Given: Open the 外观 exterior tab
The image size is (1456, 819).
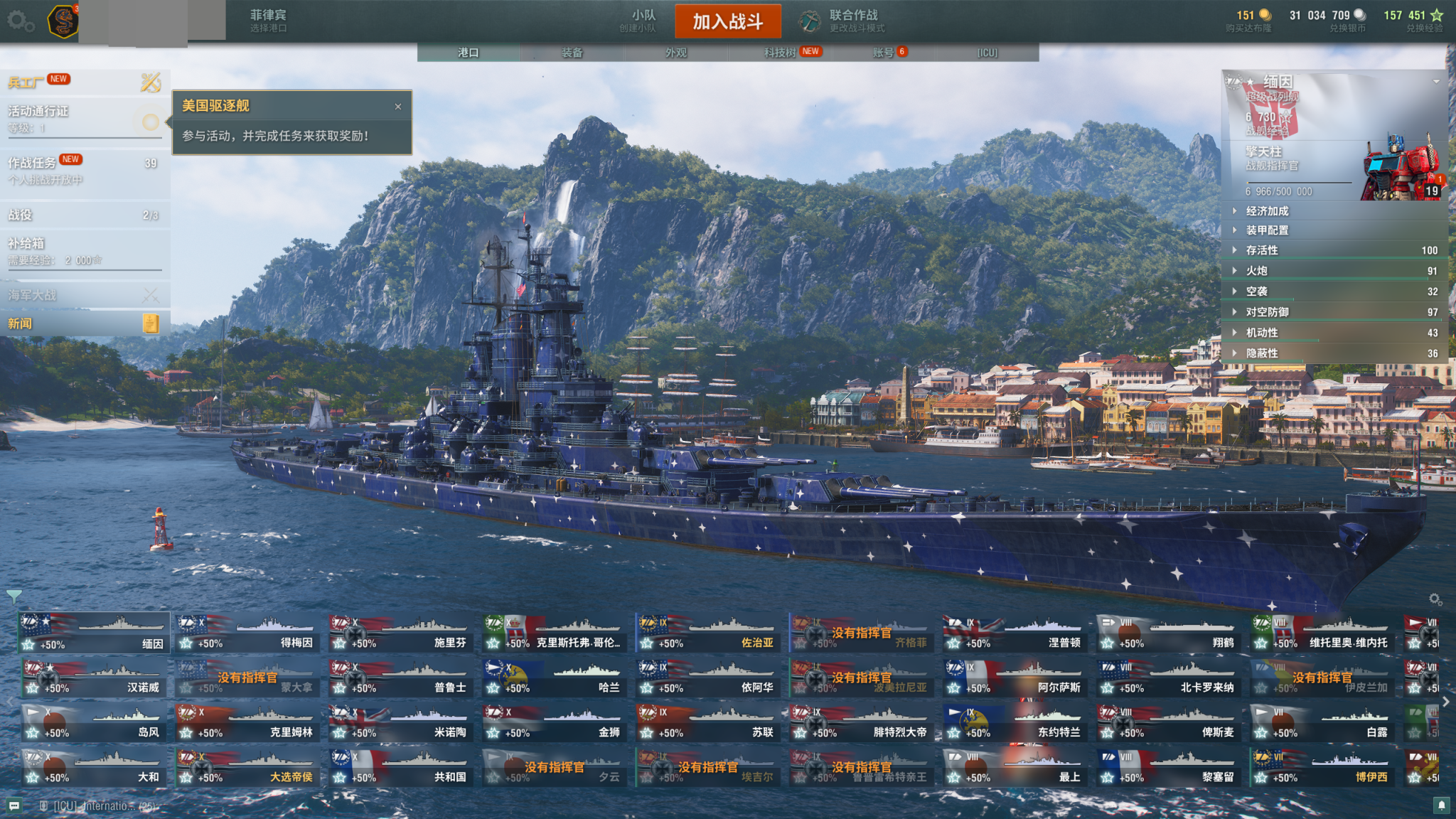Looking at the screenshot, I should (675, 53).
